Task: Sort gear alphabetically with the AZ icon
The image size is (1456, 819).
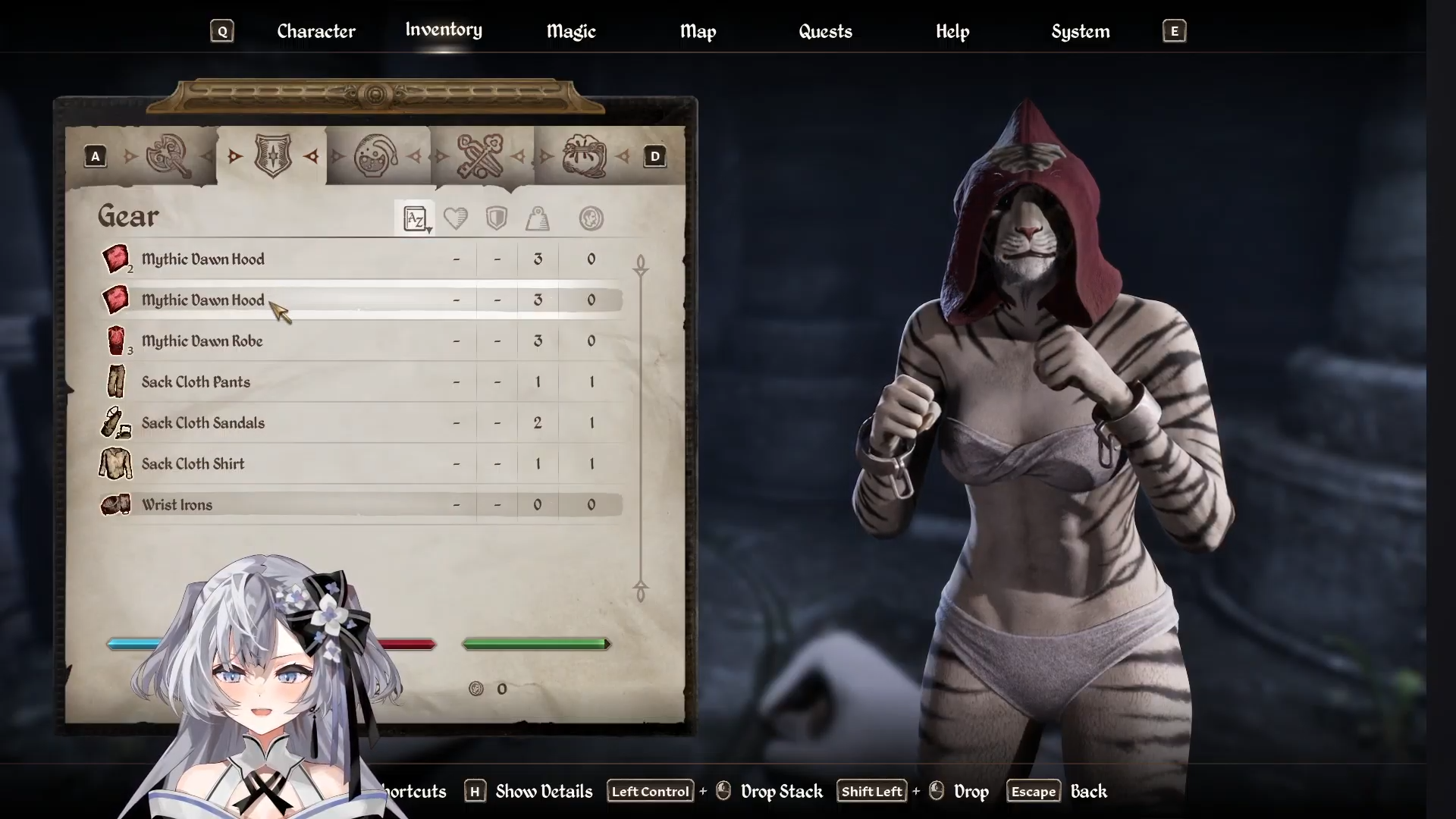Action: pos(415,219)
